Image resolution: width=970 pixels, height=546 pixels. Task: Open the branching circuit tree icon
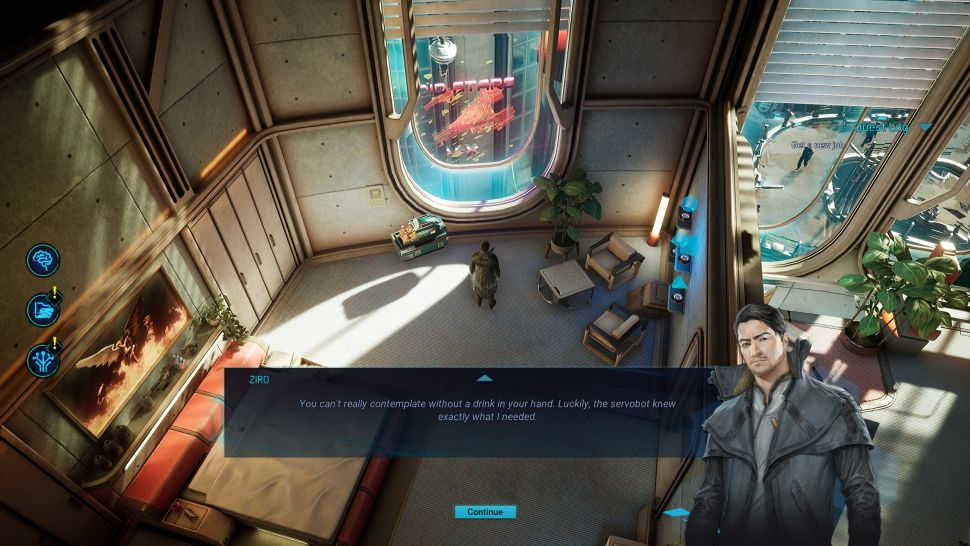click(43, 358)
